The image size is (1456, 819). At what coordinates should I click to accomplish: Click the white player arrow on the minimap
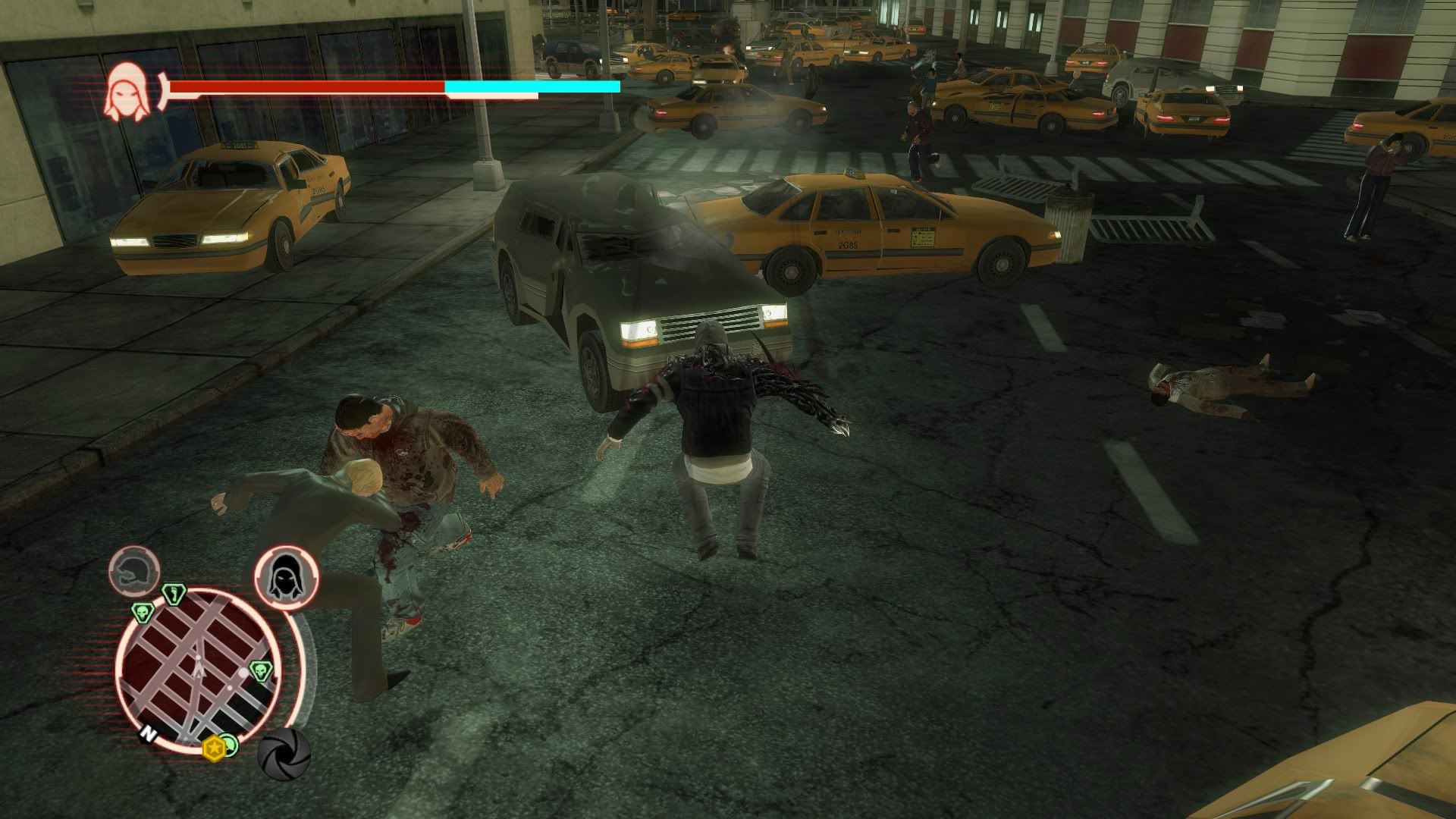click(199, 668)
